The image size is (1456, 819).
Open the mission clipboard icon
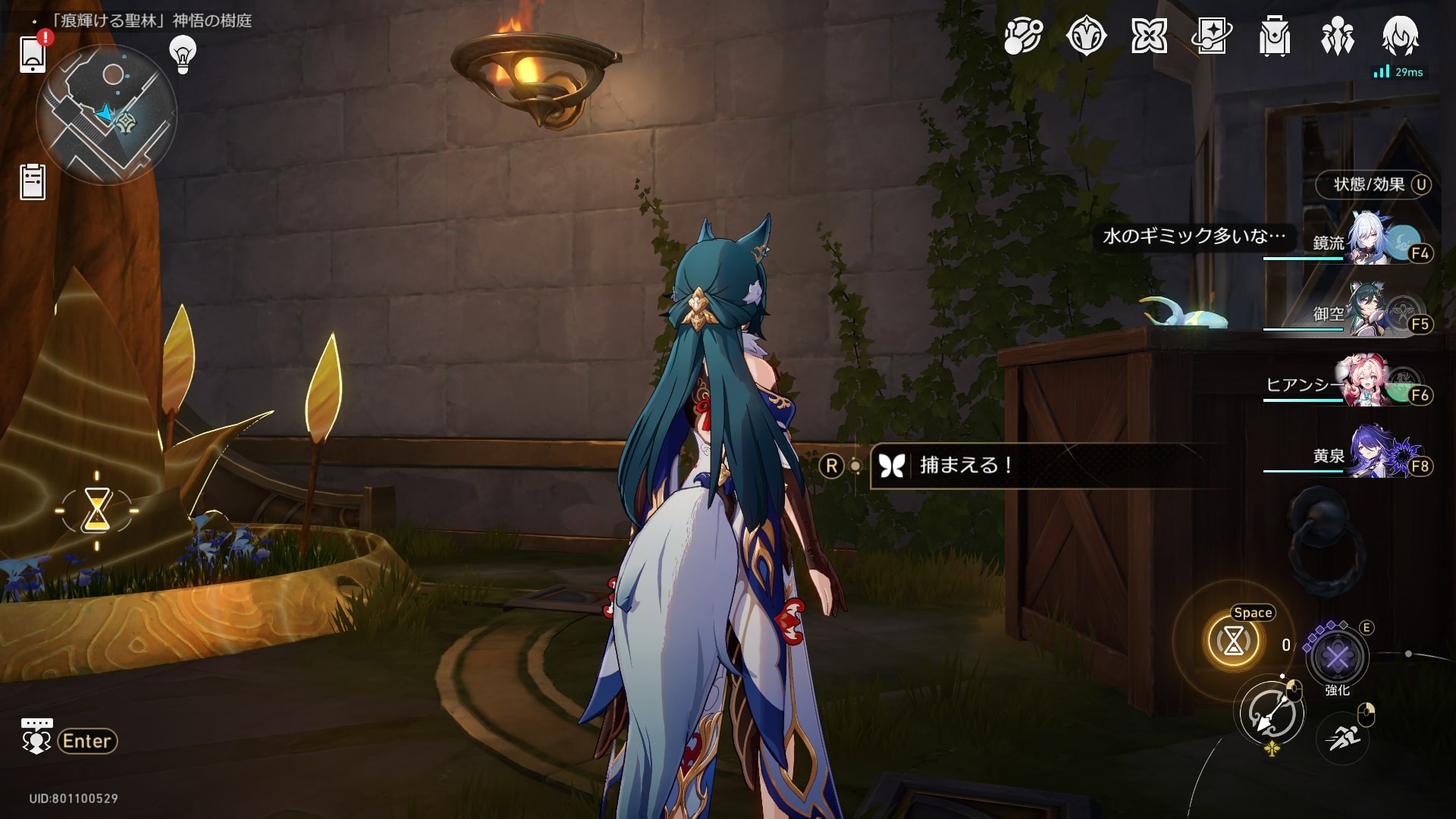coord(33,182)
